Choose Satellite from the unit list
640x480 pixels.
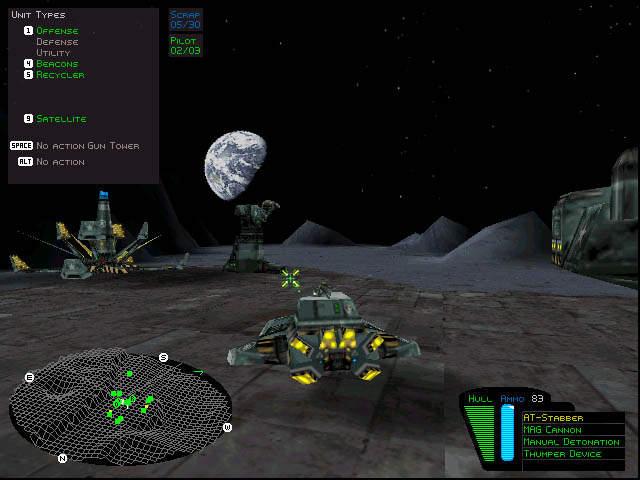(60, 119)
